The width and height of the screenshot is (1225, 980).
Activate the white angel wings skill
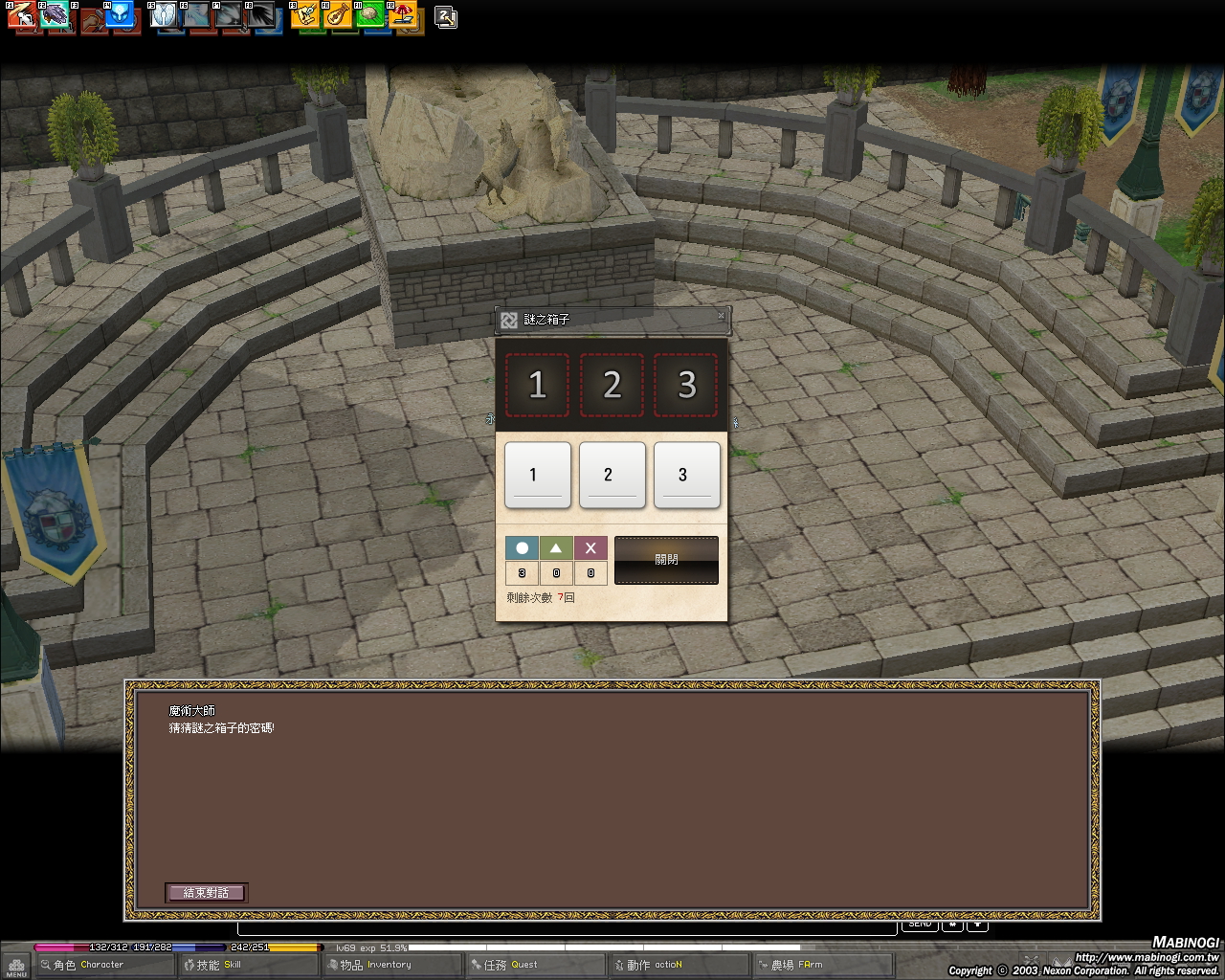(x=164, y=15)
